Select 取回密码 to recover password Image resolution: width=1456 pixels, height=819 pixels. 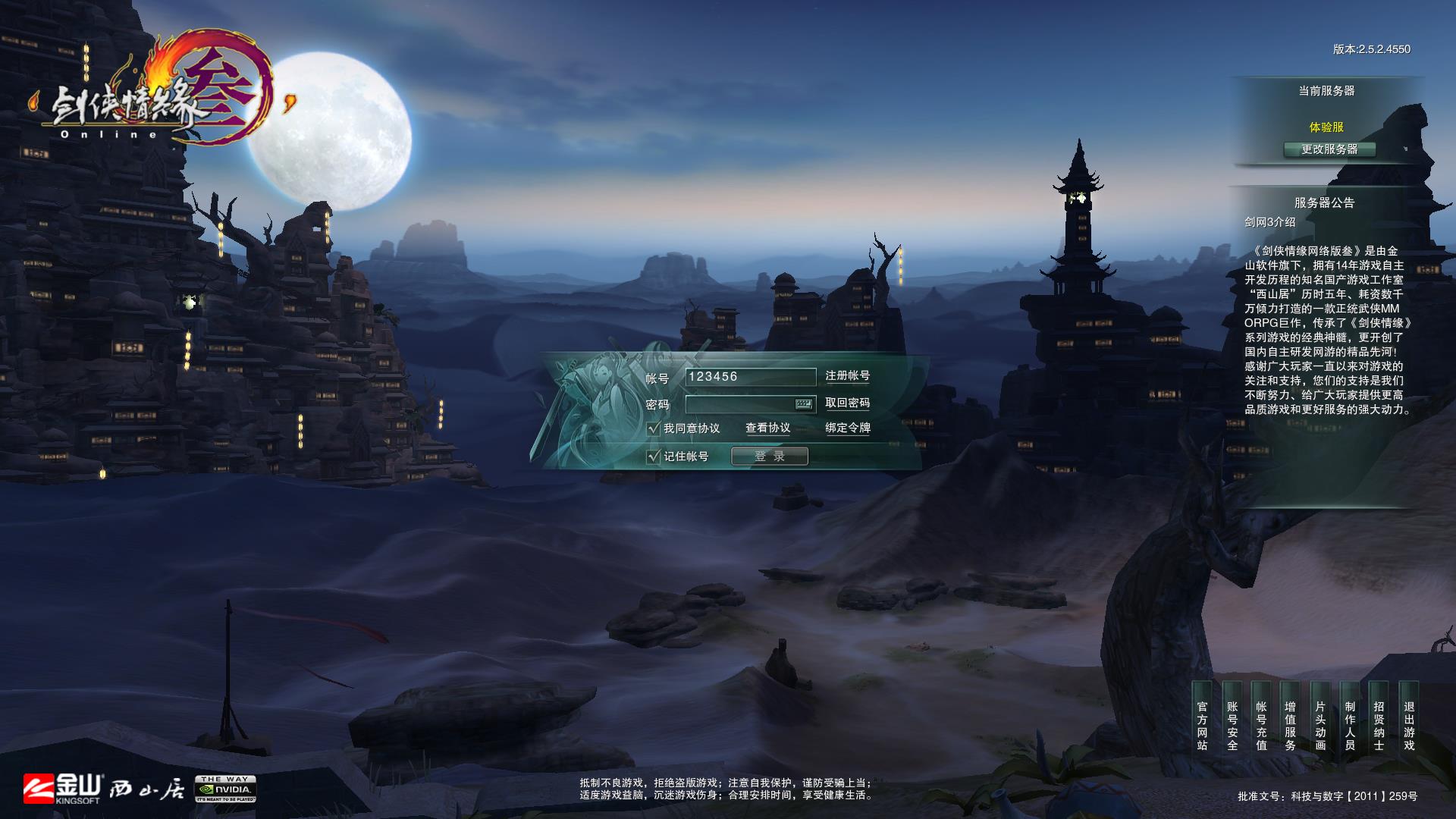click(x=847, y=403)
